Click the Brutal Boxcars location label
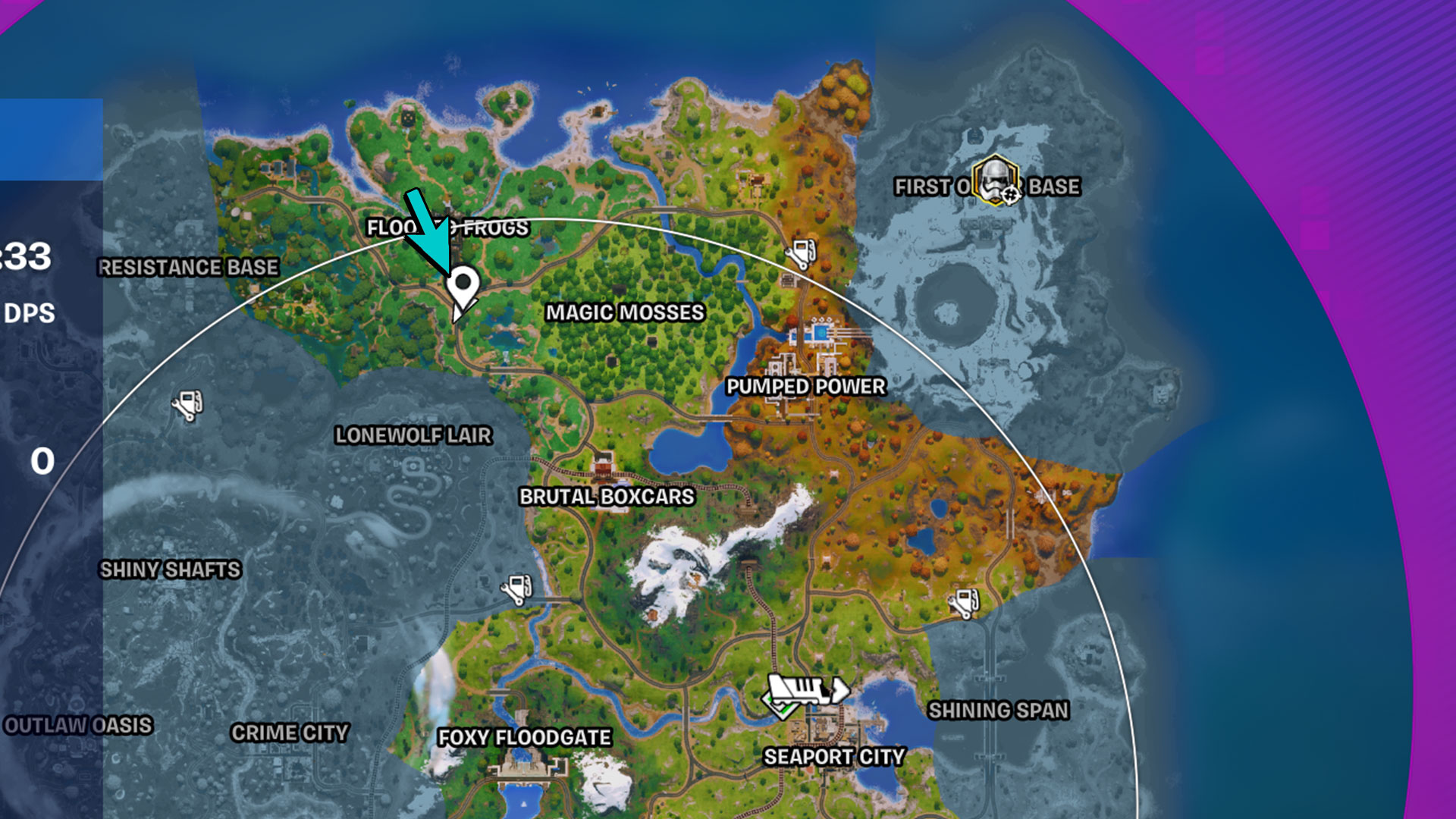Screen dimensions: 1456x819 click(607, 497)
